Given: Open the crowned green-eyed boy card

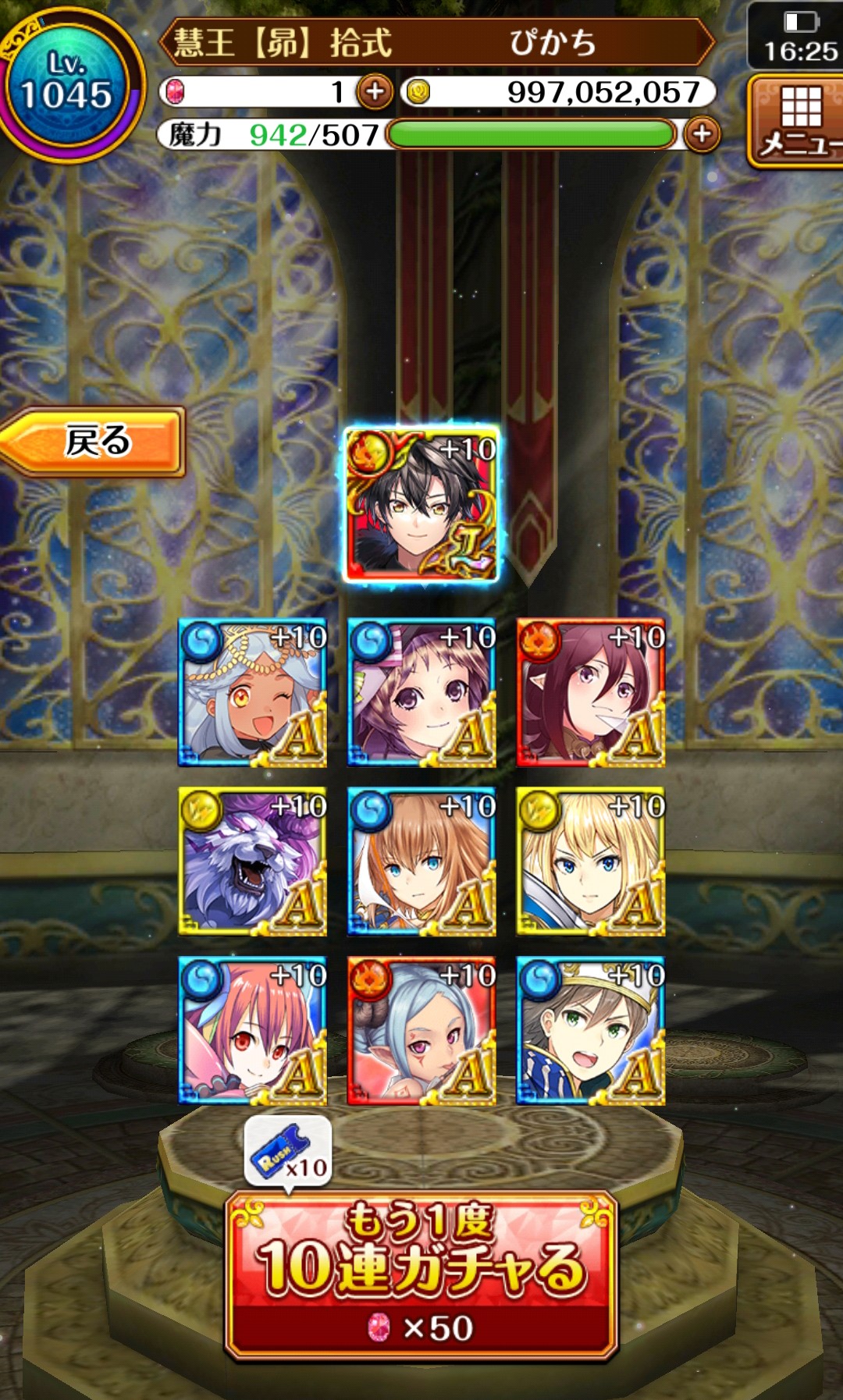Looking at the screenshot, I should (x=591, y=1031).
